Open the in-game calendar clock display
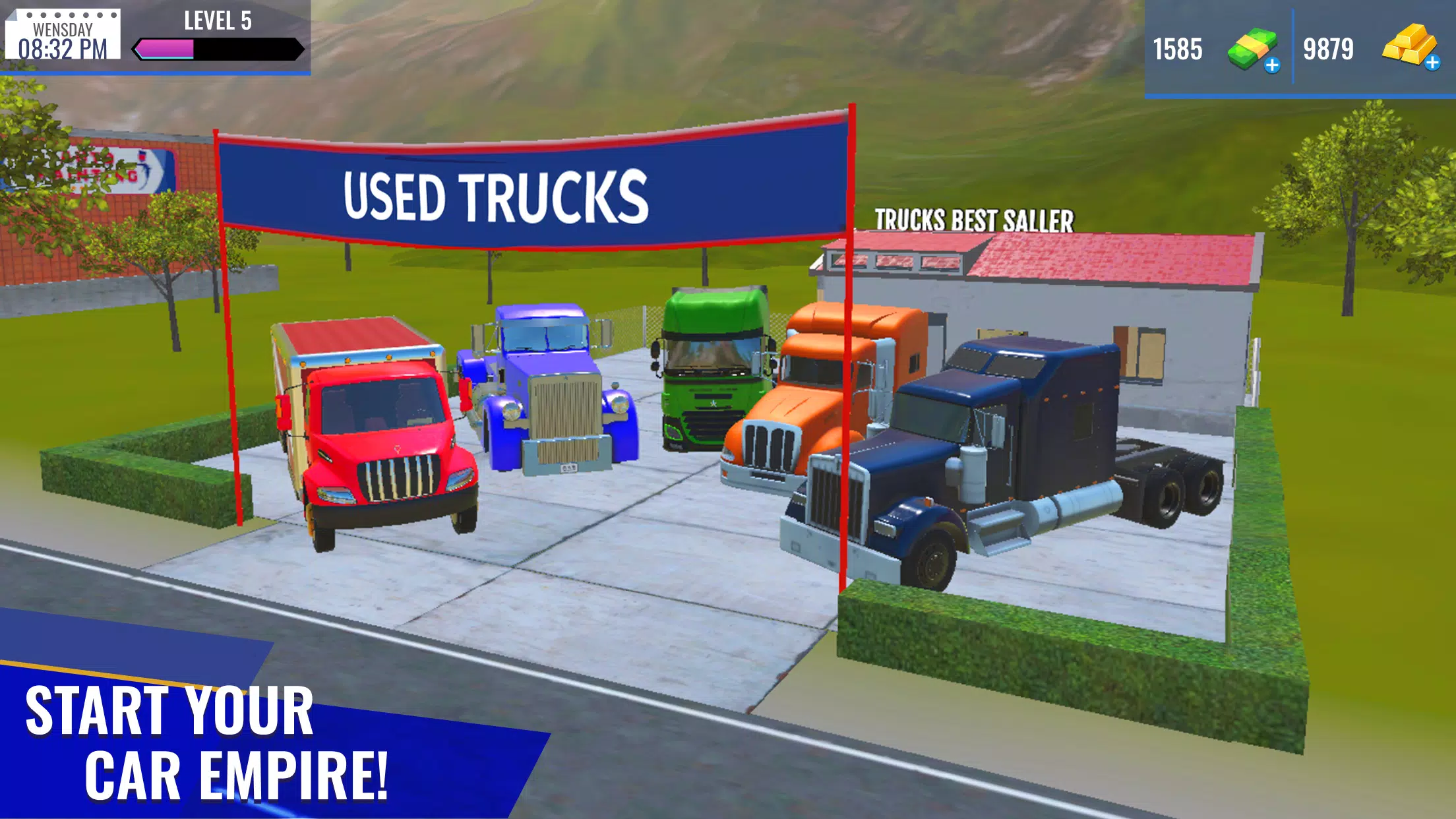Image resolution: width=1456 pixels, height=819 pixels. point(63,36)
